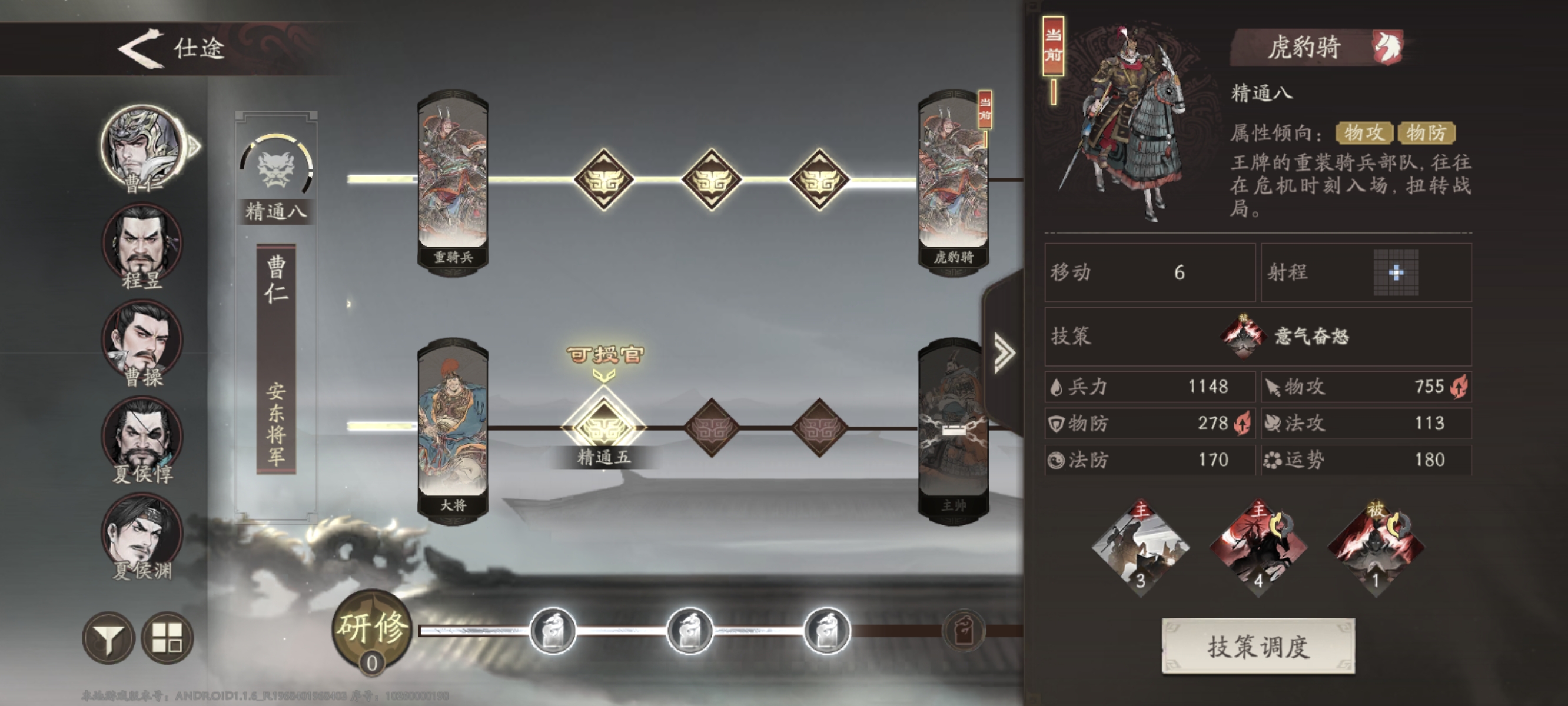Screen dimensions: 1568x706
Task: Select the locked seal at the research track's end
Action: 963,631
